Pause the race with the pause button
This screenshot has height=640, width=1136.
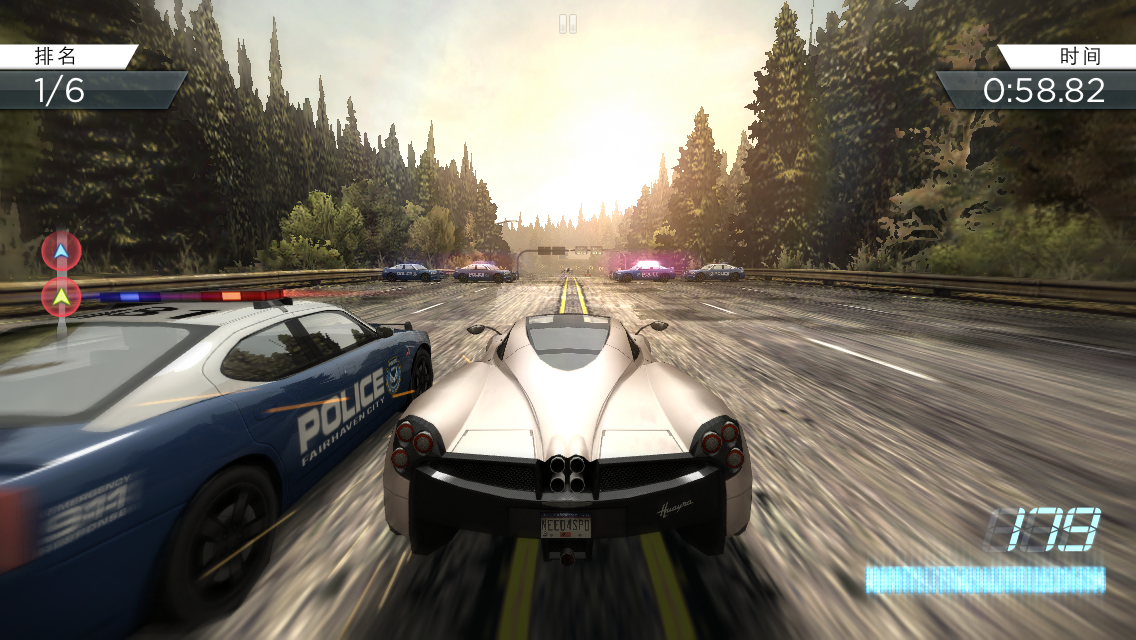(568, 23)
